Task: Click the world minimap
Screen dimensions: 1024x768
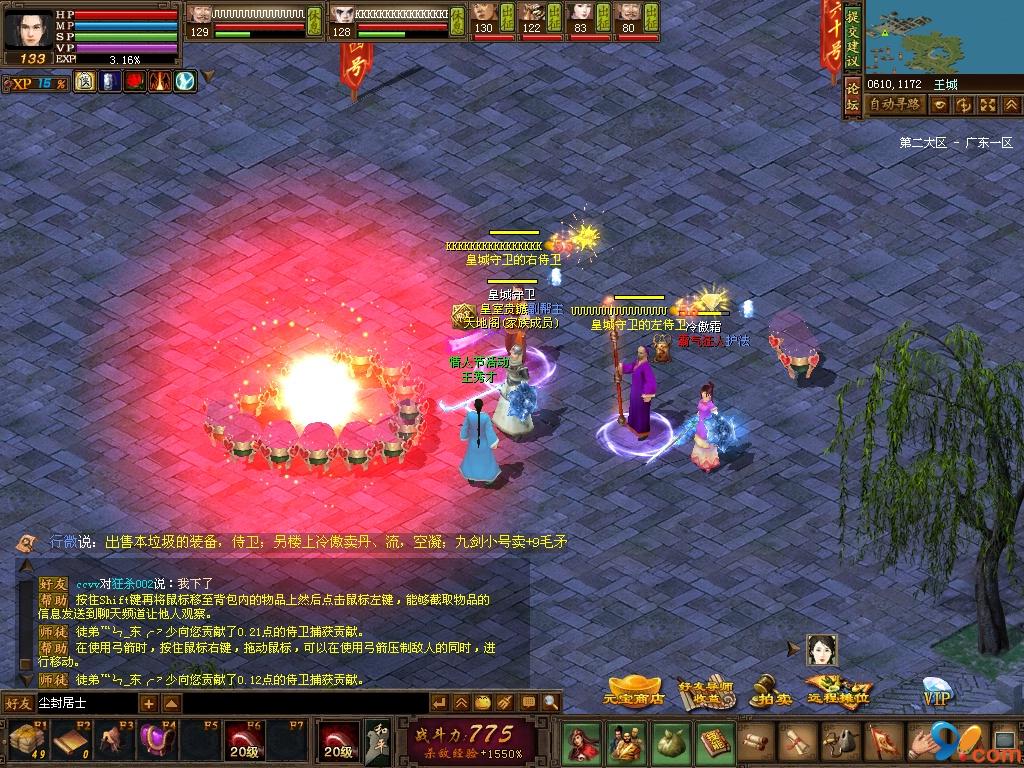Action: (x=943, y=36)
